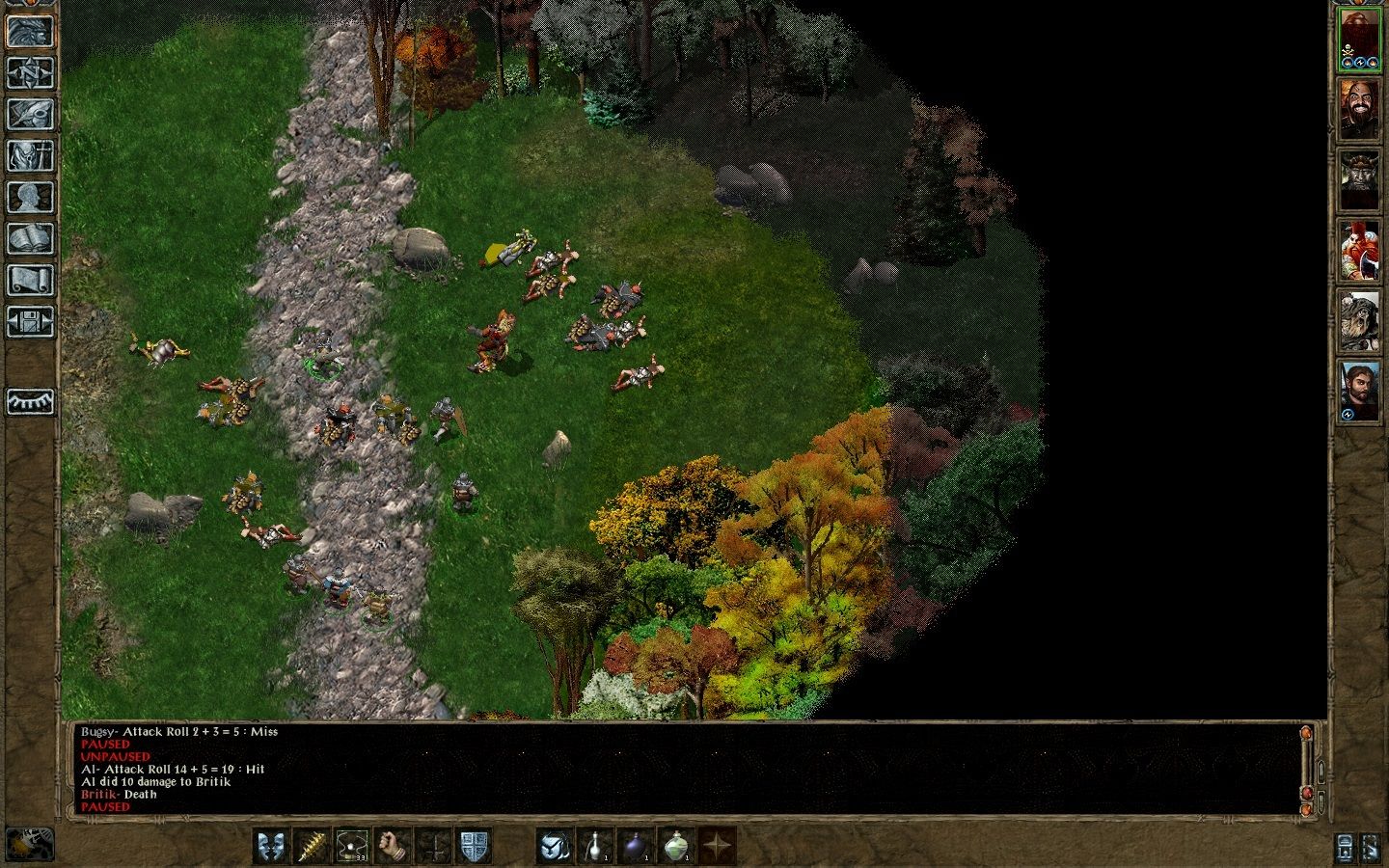1389x868 pixels.
Task: Select the sling weapon slot with 33 ammo
Action: coord(353,846)
